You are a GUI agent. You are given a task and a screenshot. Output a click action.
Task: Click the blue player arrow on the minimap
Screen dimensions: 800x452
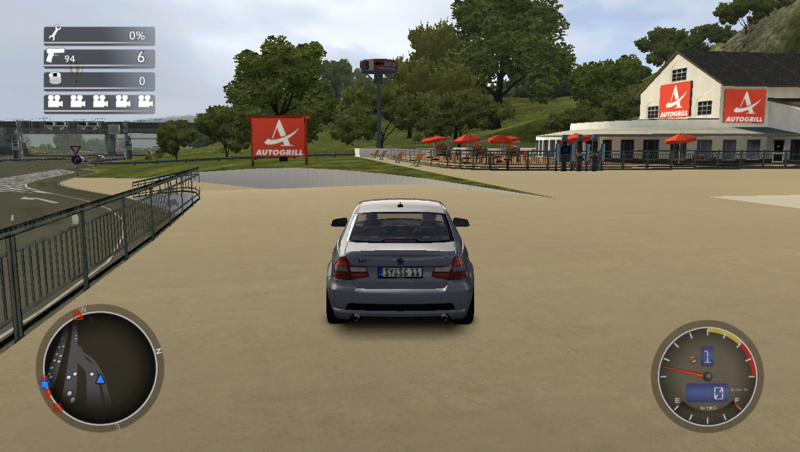[x=100, y=379]
